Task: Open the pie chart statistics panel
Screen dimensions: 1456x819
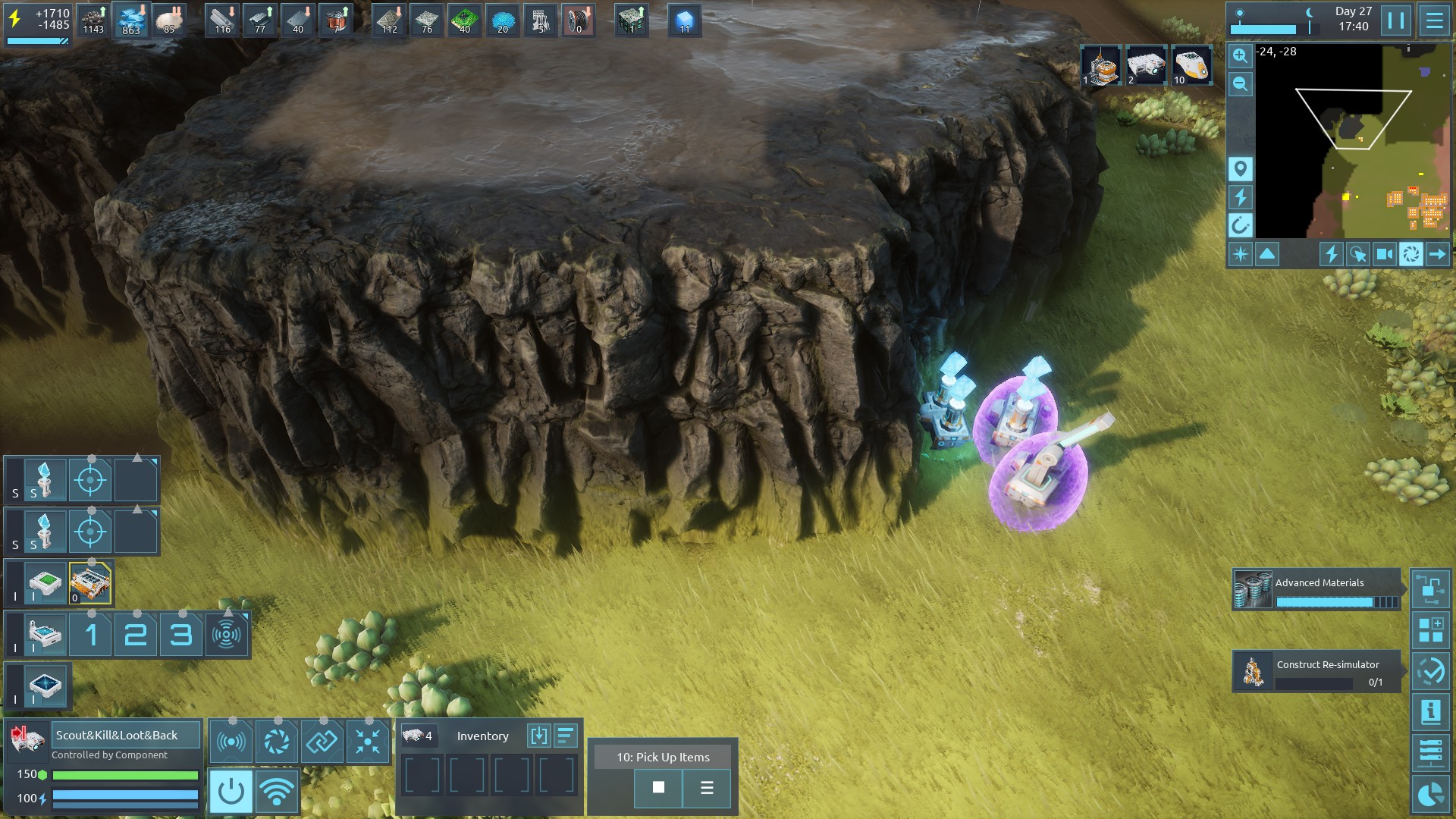Action: 1430,794
